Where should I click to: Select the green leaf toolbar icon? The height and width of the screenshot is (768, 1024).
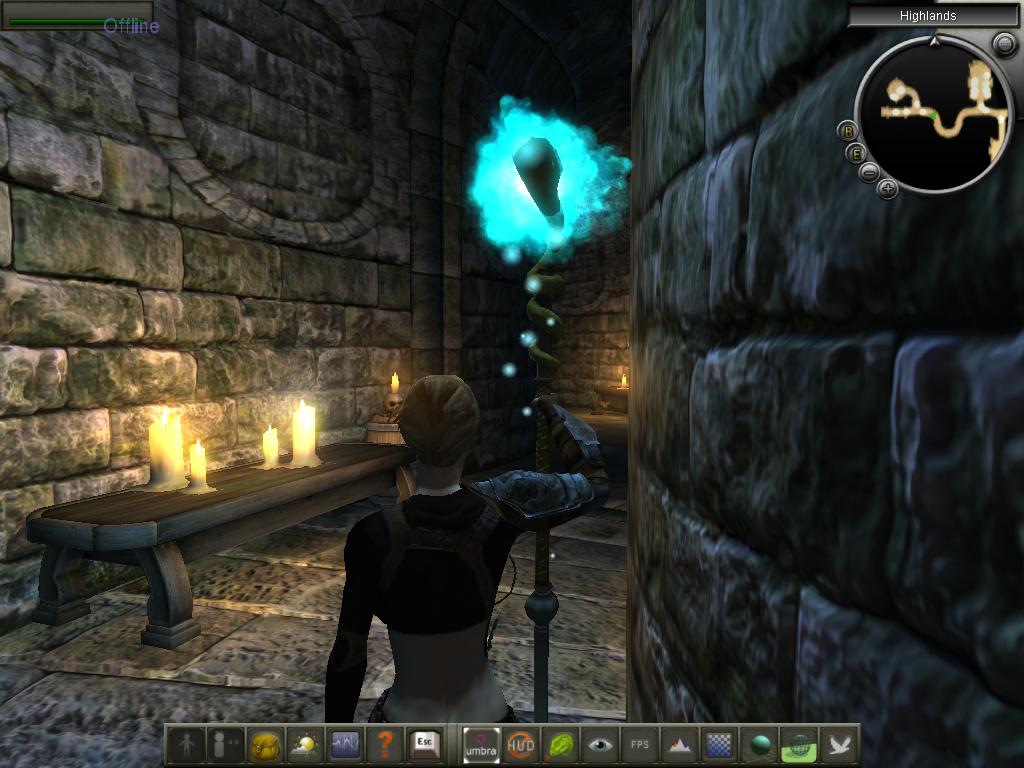[x=560, y=745]
